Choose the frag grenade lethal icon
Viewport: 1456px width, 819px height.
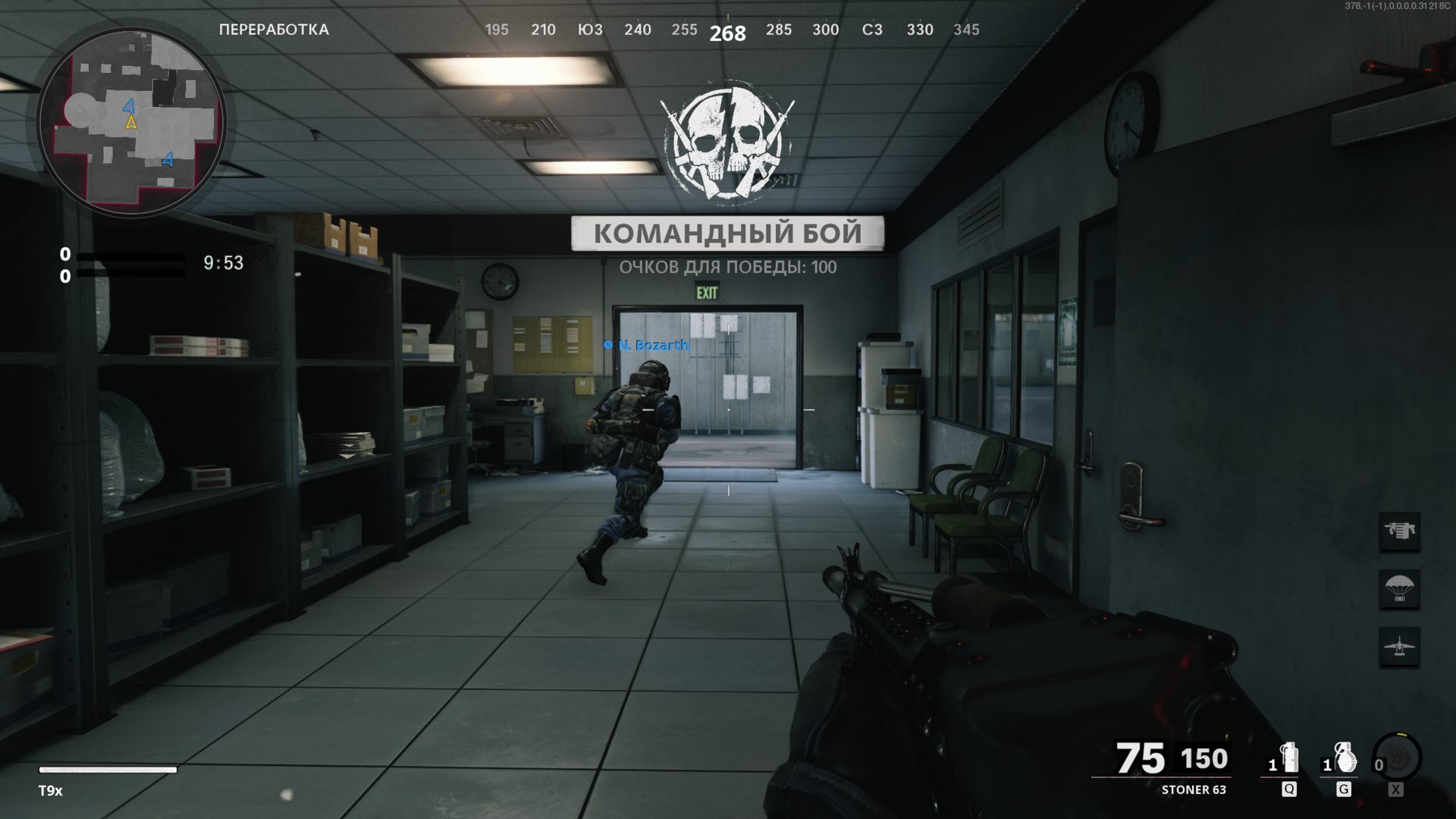[x=1344, y=758]
